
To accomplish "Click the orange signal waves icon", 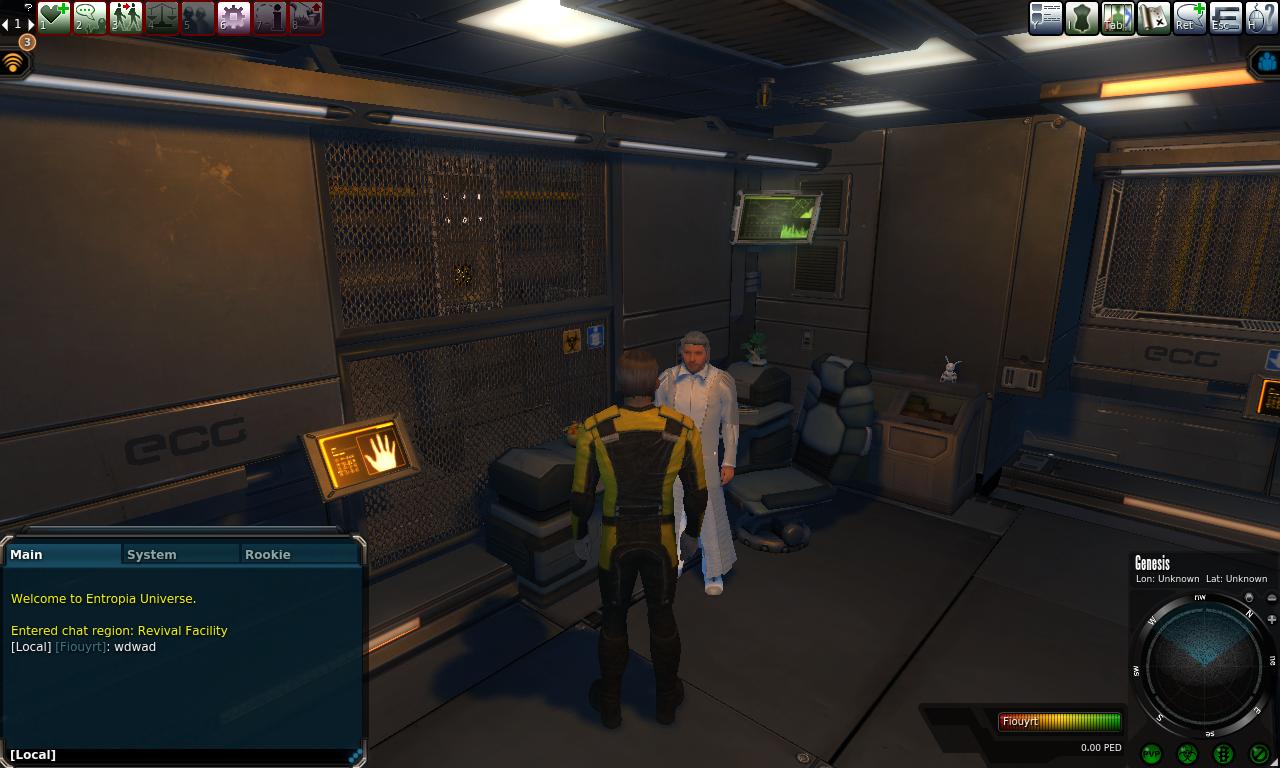I will point(13,62).
